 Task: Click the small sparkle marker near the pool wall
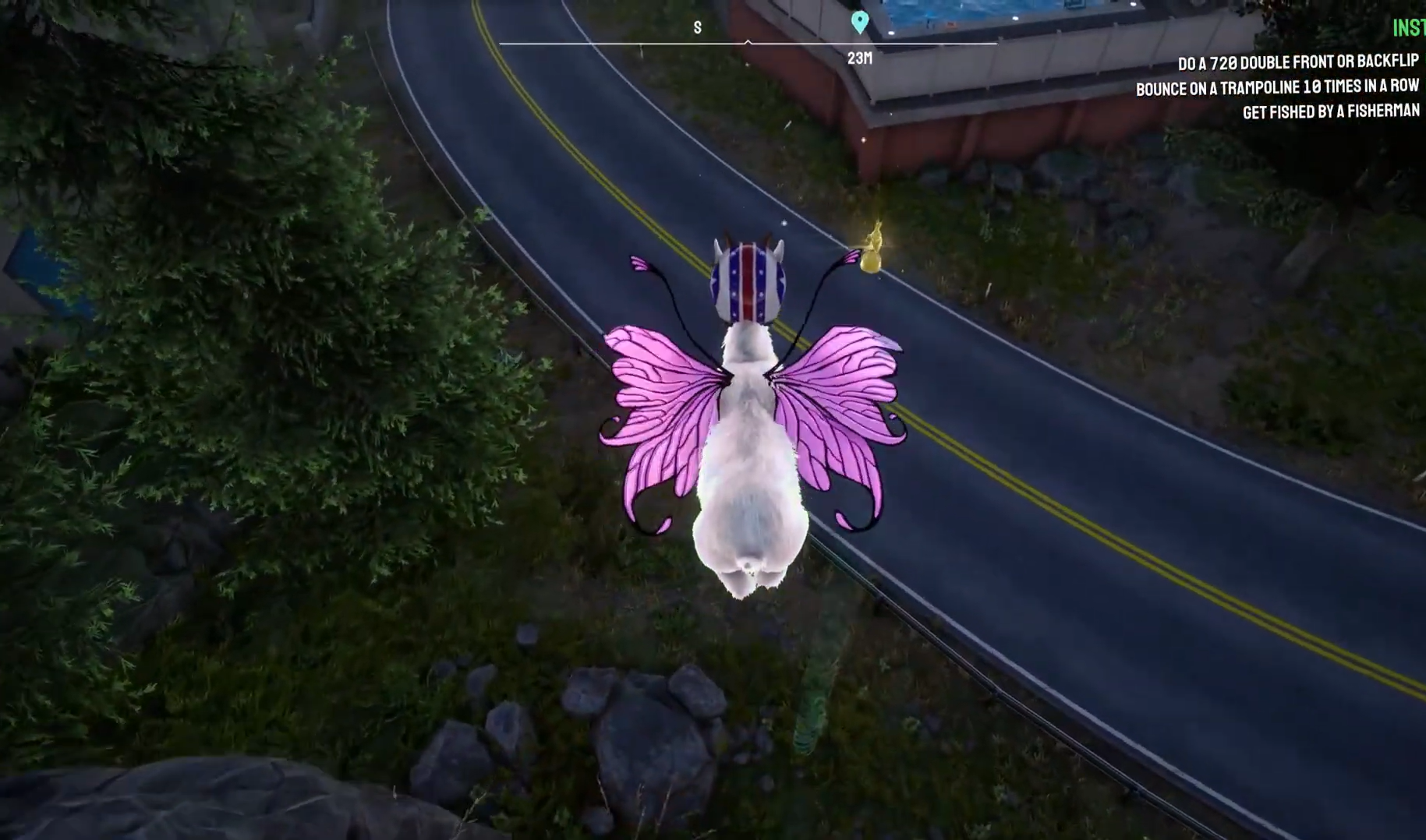(x=864, y=141)
